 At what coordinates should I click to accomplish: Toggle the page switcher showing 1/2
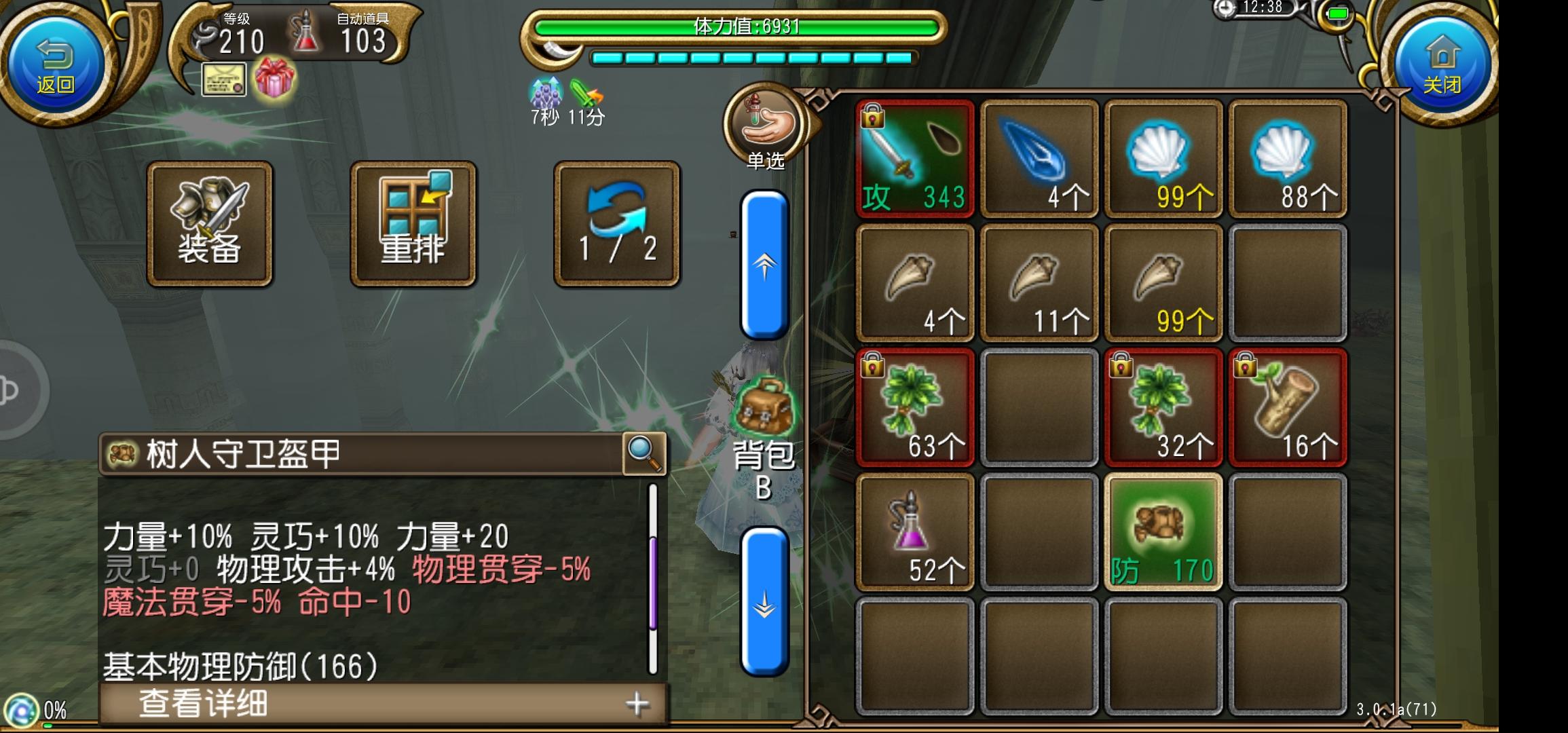(616, 224)
